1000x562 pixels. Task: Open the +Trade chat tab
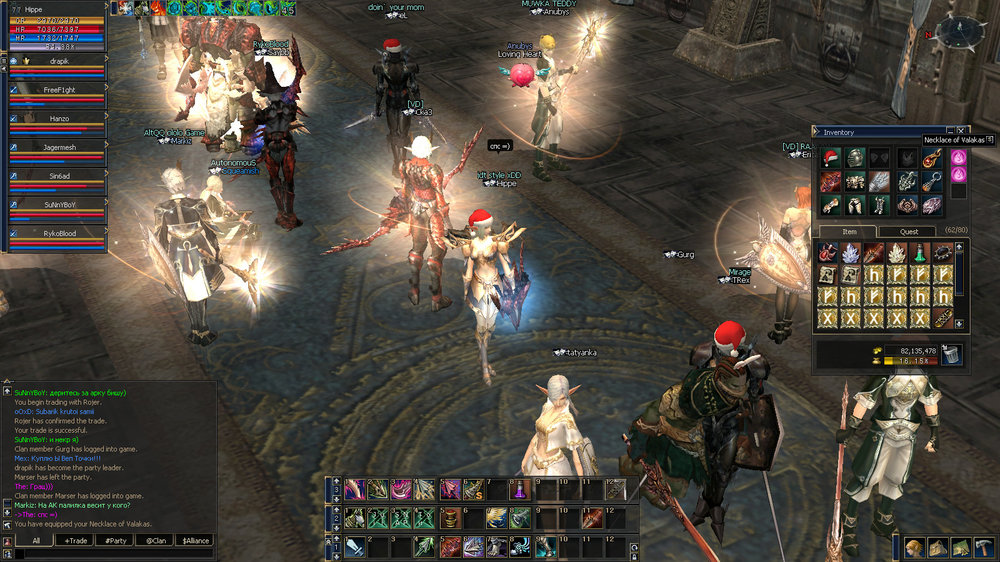tap(75, 540)
